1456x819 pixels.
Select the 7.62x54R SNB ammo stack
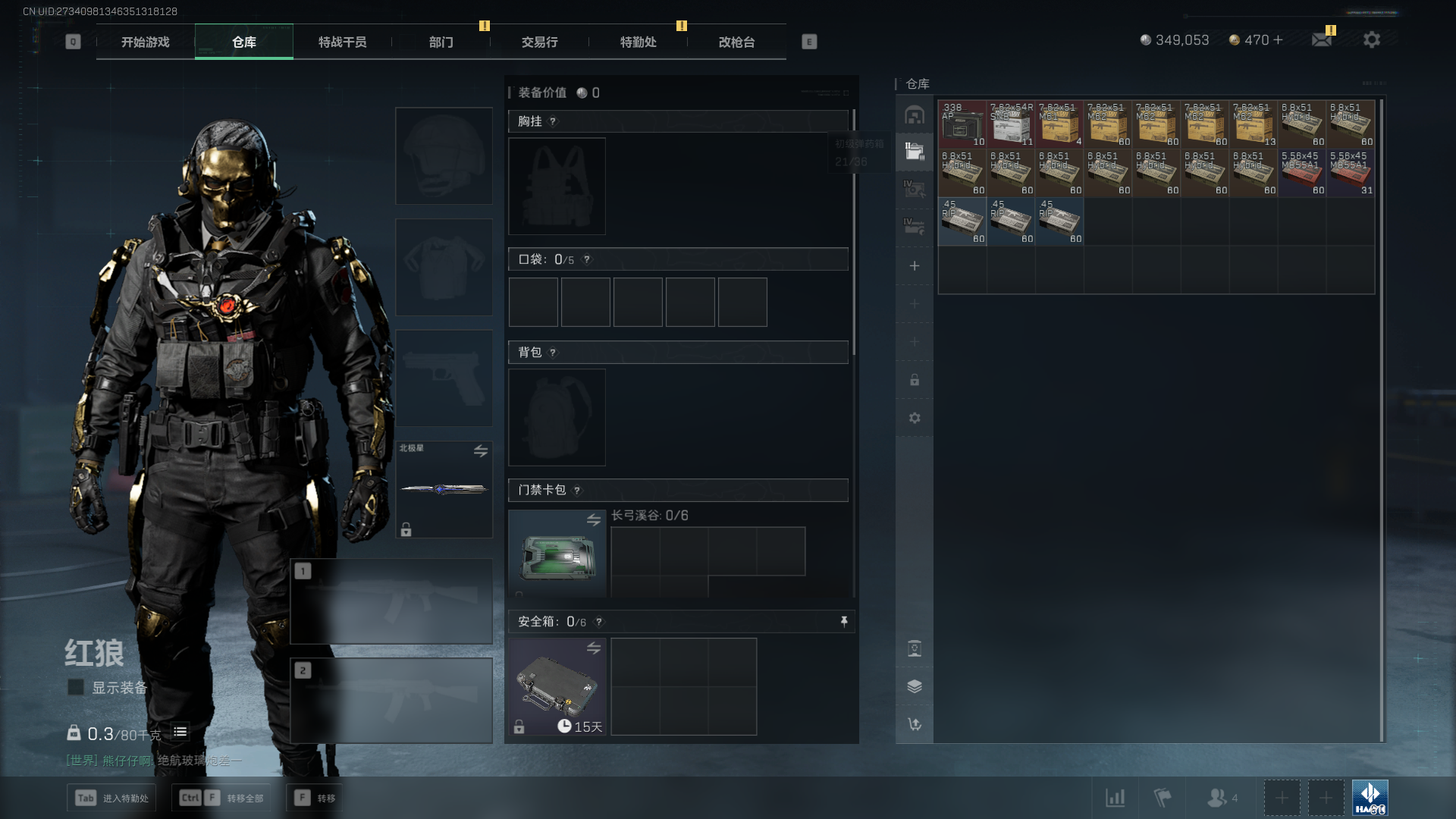(x=1011, y=124)
